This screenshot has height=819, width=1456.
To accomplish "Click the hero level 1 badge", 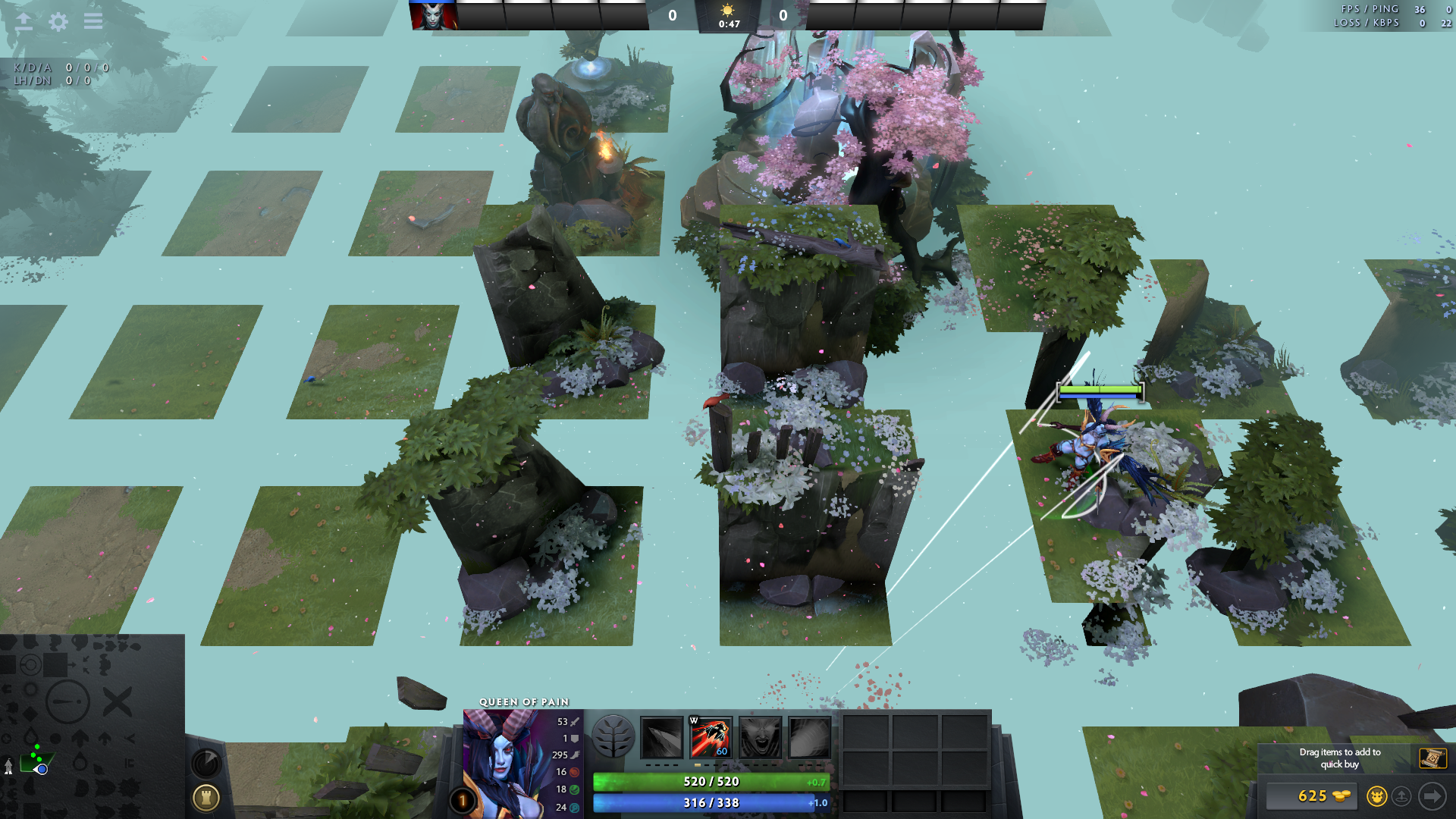I will tap(463, 800).
